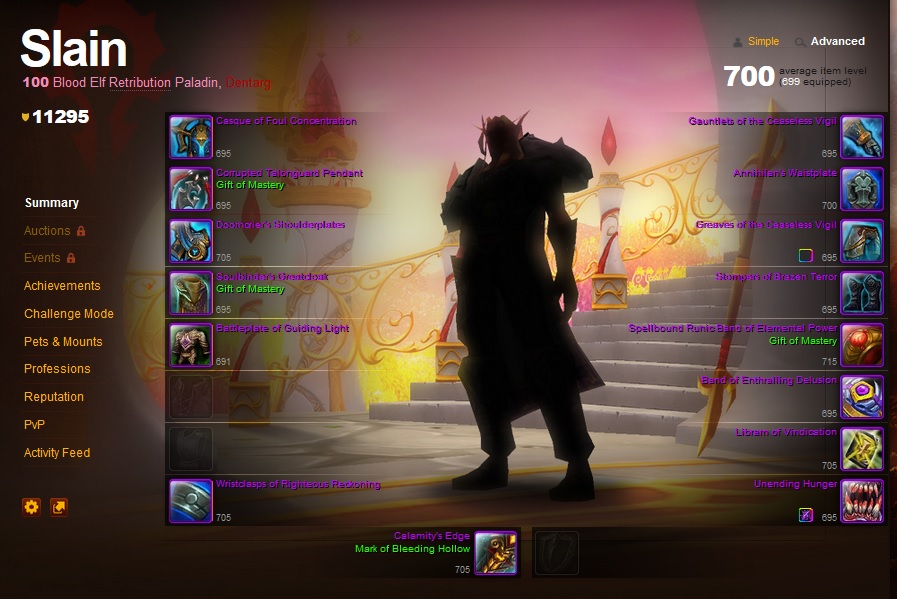Screen dimensions: 897x599
Task: Open the Achievements section
Action: (x=62, y=286)
